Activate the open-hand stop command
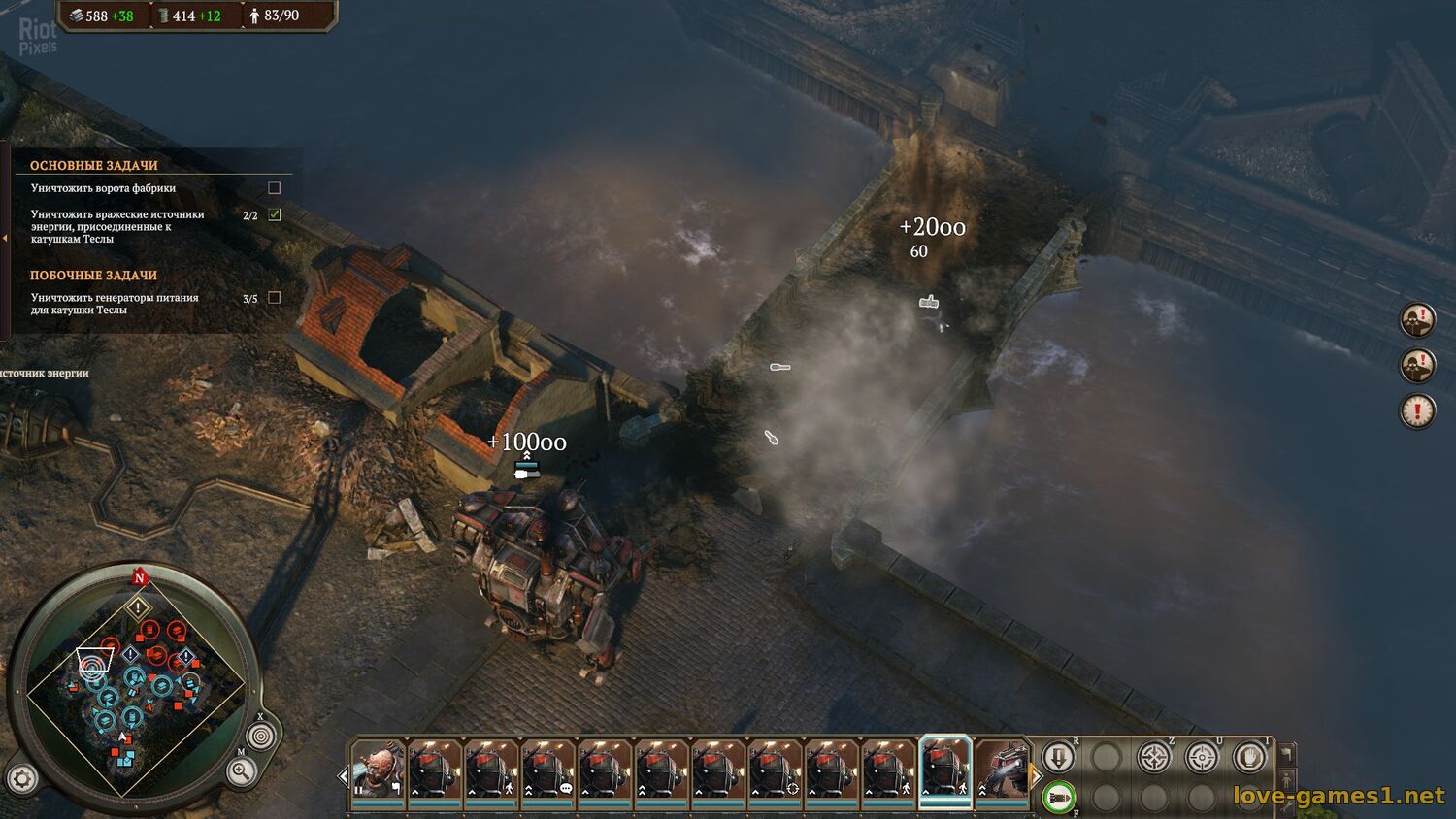 [x=1249, y=756]
